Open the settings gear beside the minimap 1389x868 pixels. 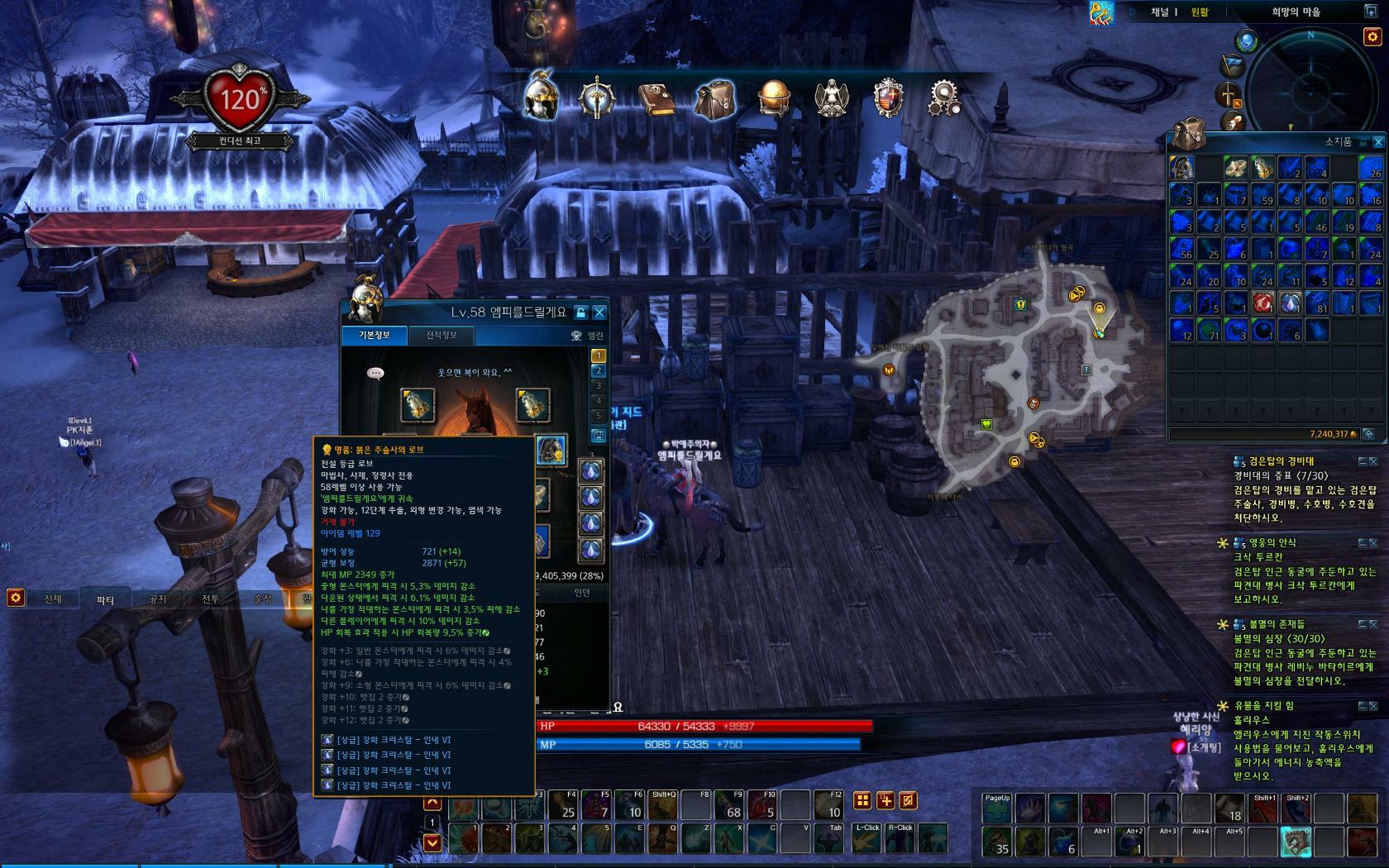(1371, 37)
